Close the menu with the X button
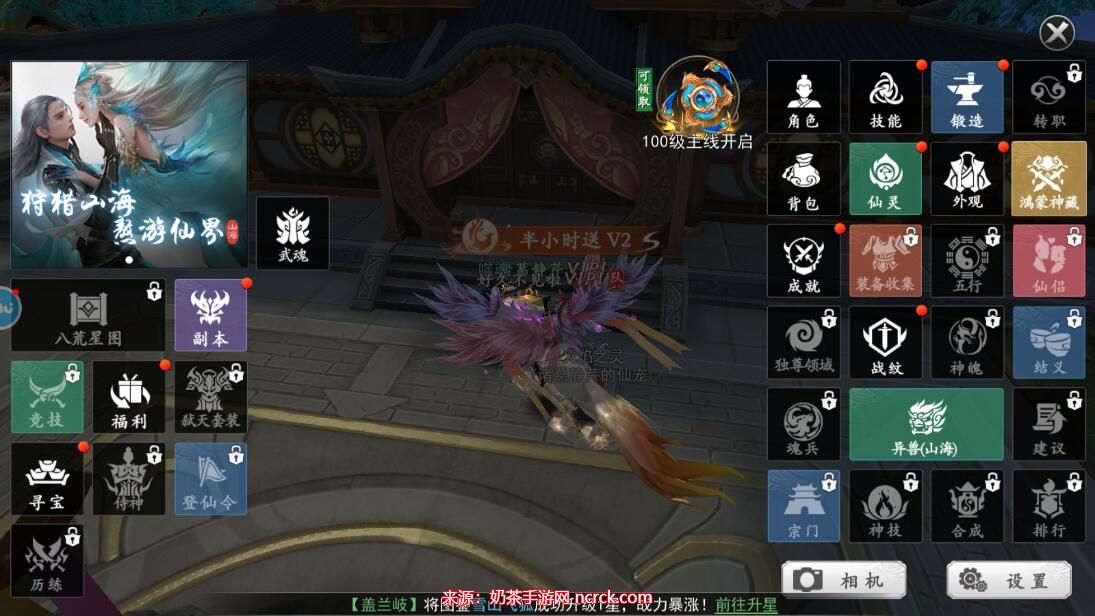This screenshot has width=1095, height=616. (x=1056, y=33)
